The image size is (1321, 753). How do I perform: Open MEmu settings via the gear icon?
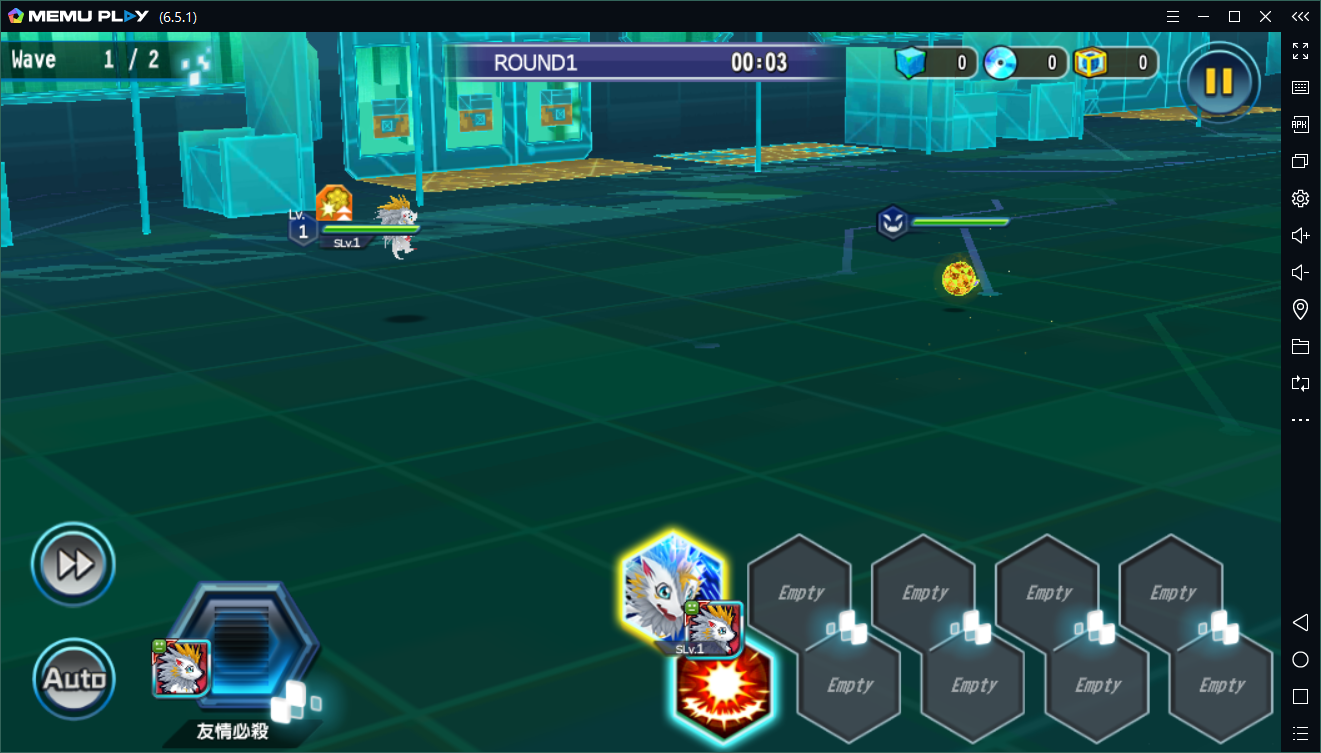1300,198
